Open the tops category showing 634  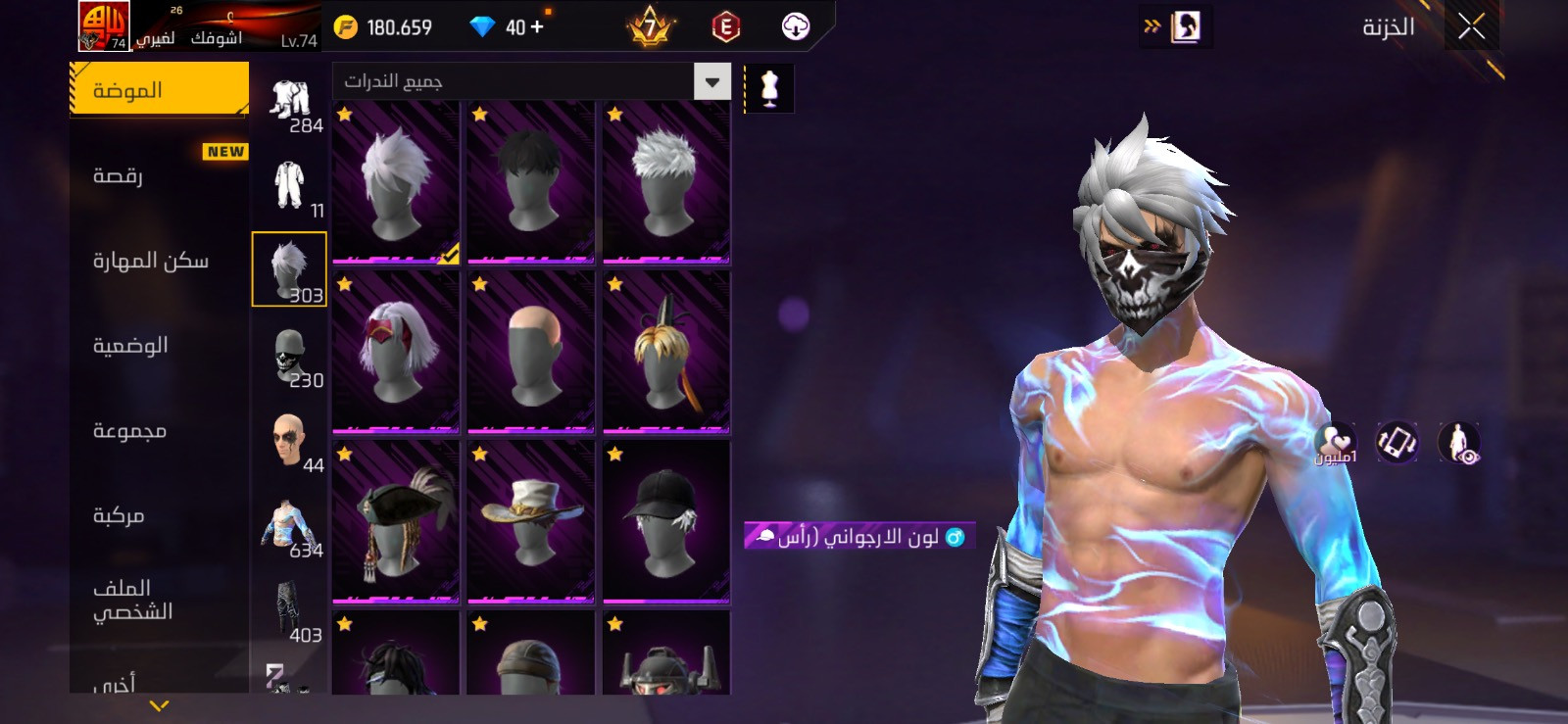pyautogui.click(x=290, y=526)
